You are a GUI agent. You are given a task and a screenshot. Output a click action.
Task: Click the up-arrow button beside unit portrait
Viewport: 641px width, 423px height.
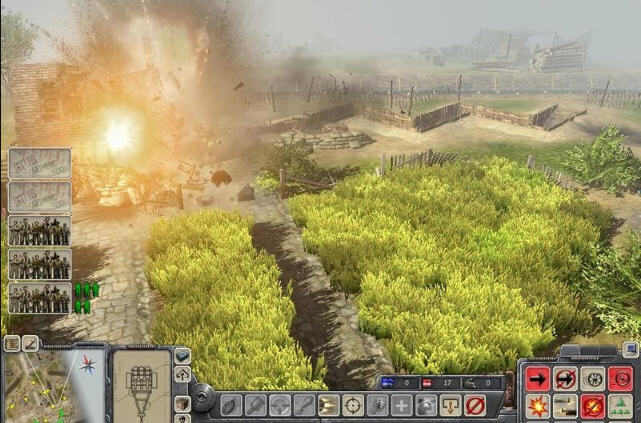tap(182, 374)
